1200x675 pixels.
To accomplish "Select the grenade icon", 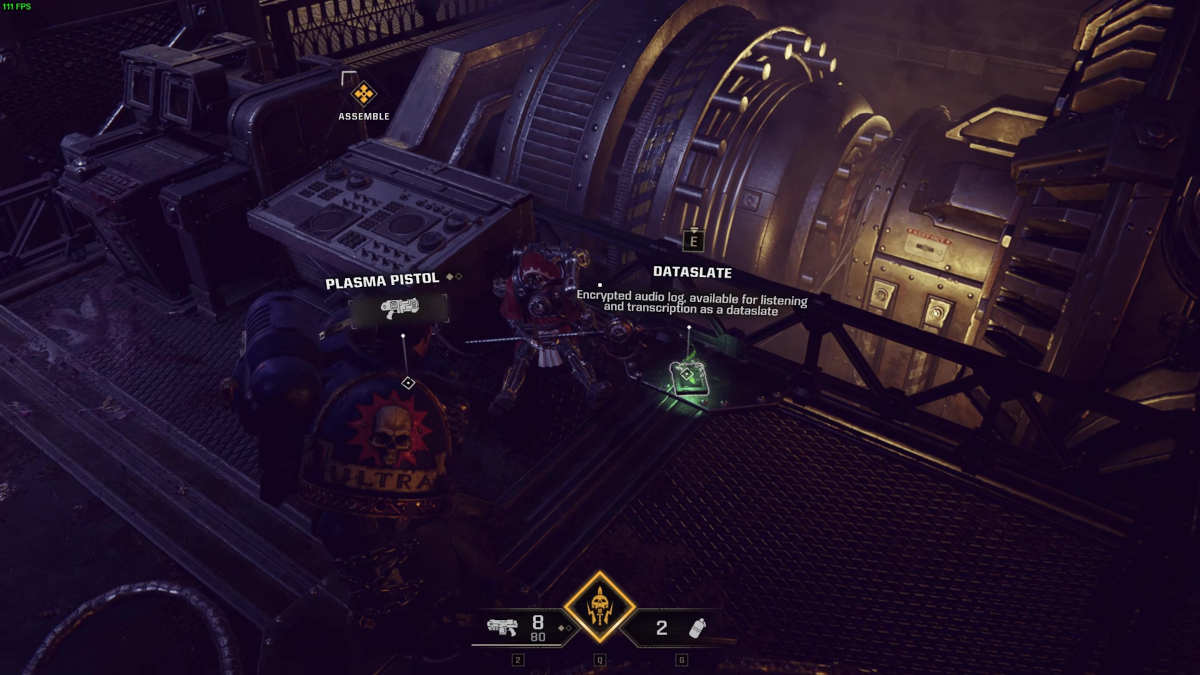I will tap(699, 628).
